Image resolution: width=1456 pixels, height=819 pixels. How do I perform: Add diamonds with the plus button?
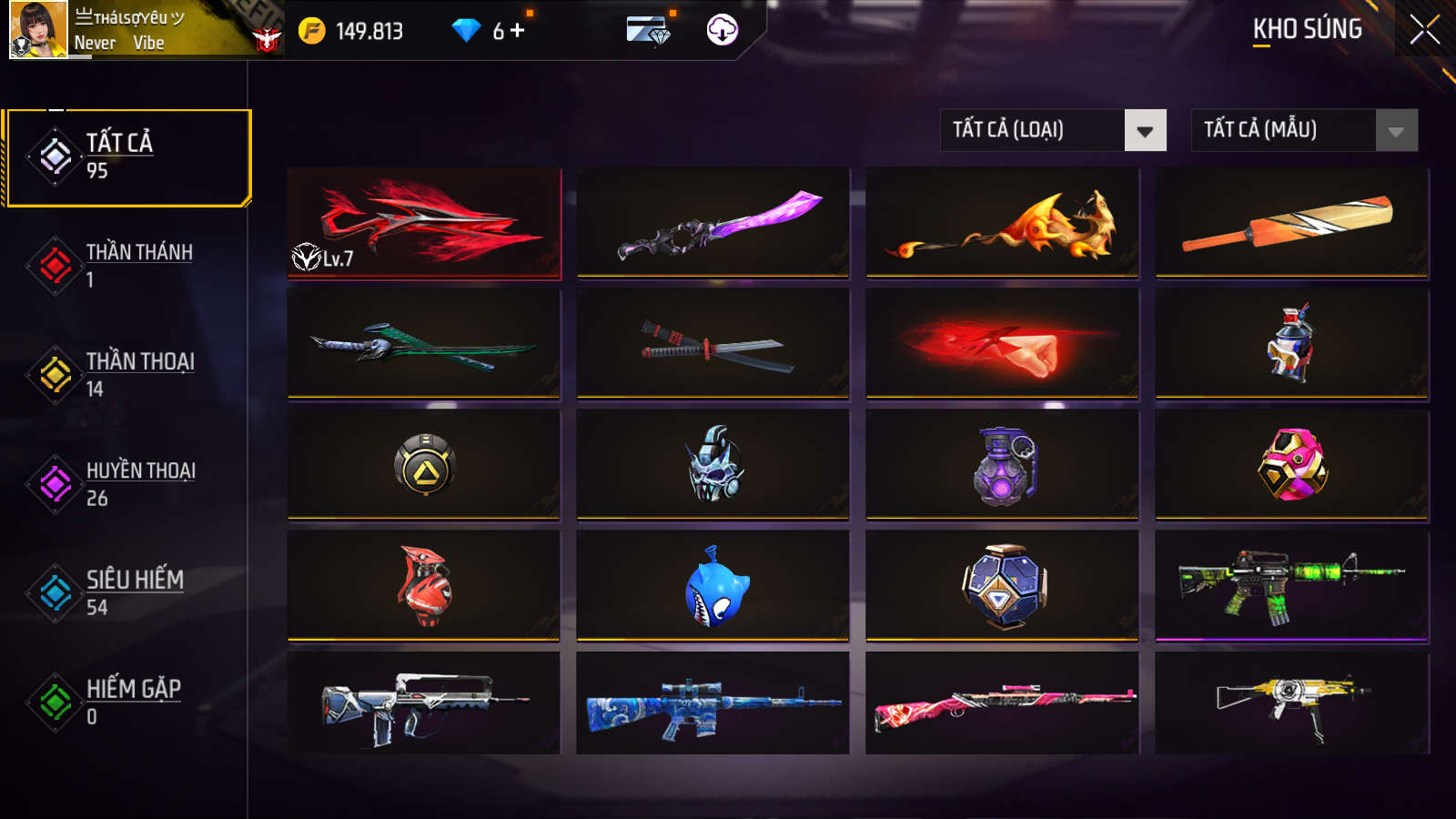point(518,31)
